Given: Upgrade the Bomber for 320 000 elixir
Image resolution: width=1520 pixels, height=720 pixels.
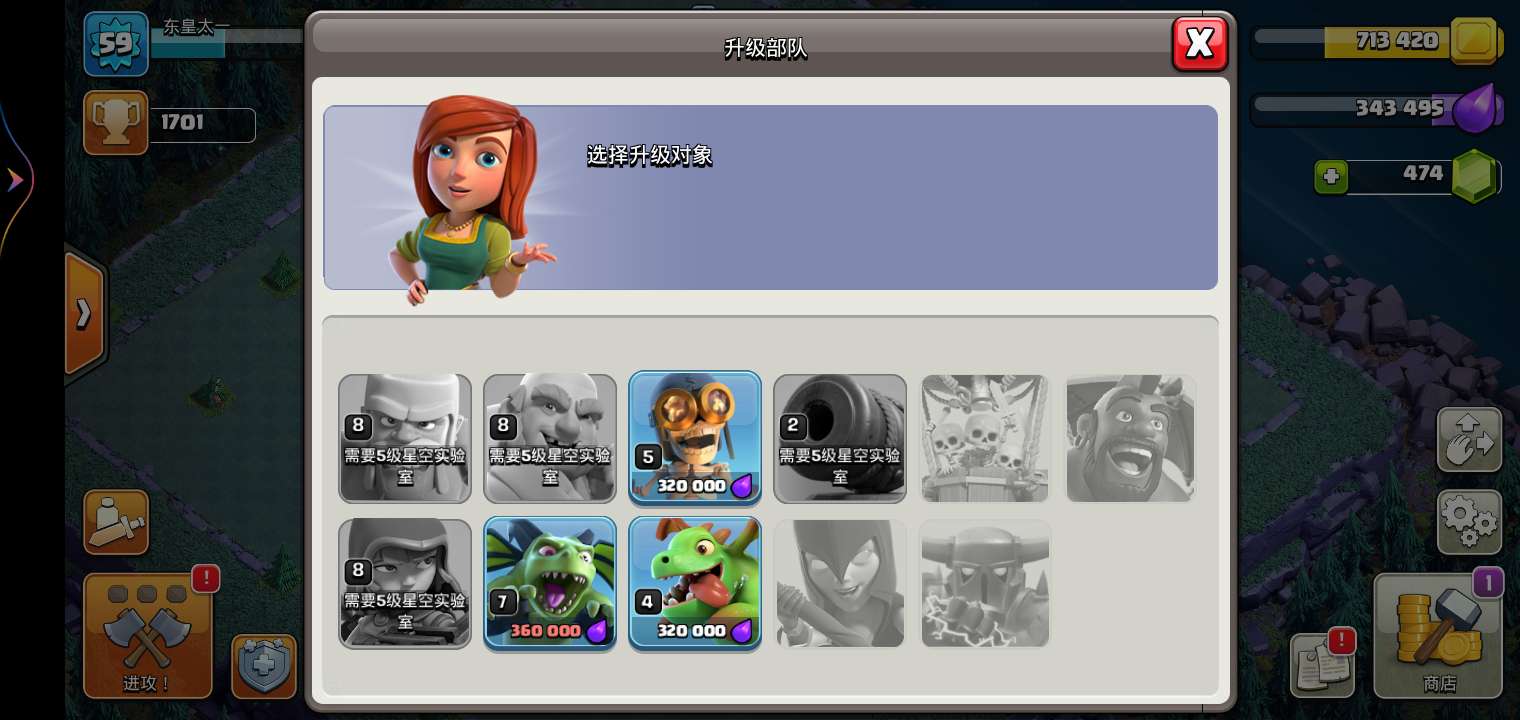Looking at the screenshot, I should tap(695, 438).
